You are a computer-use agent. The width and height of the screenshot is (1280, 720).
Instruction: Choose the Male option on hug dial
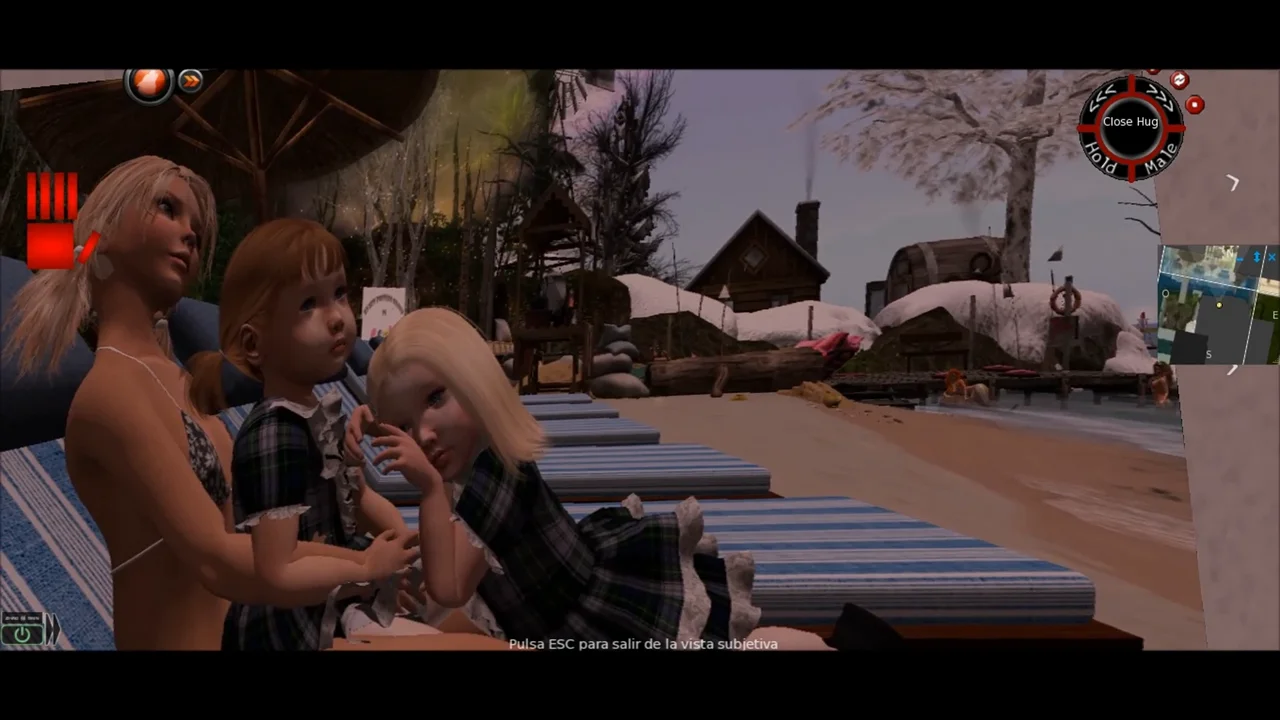click(1162, 160)
